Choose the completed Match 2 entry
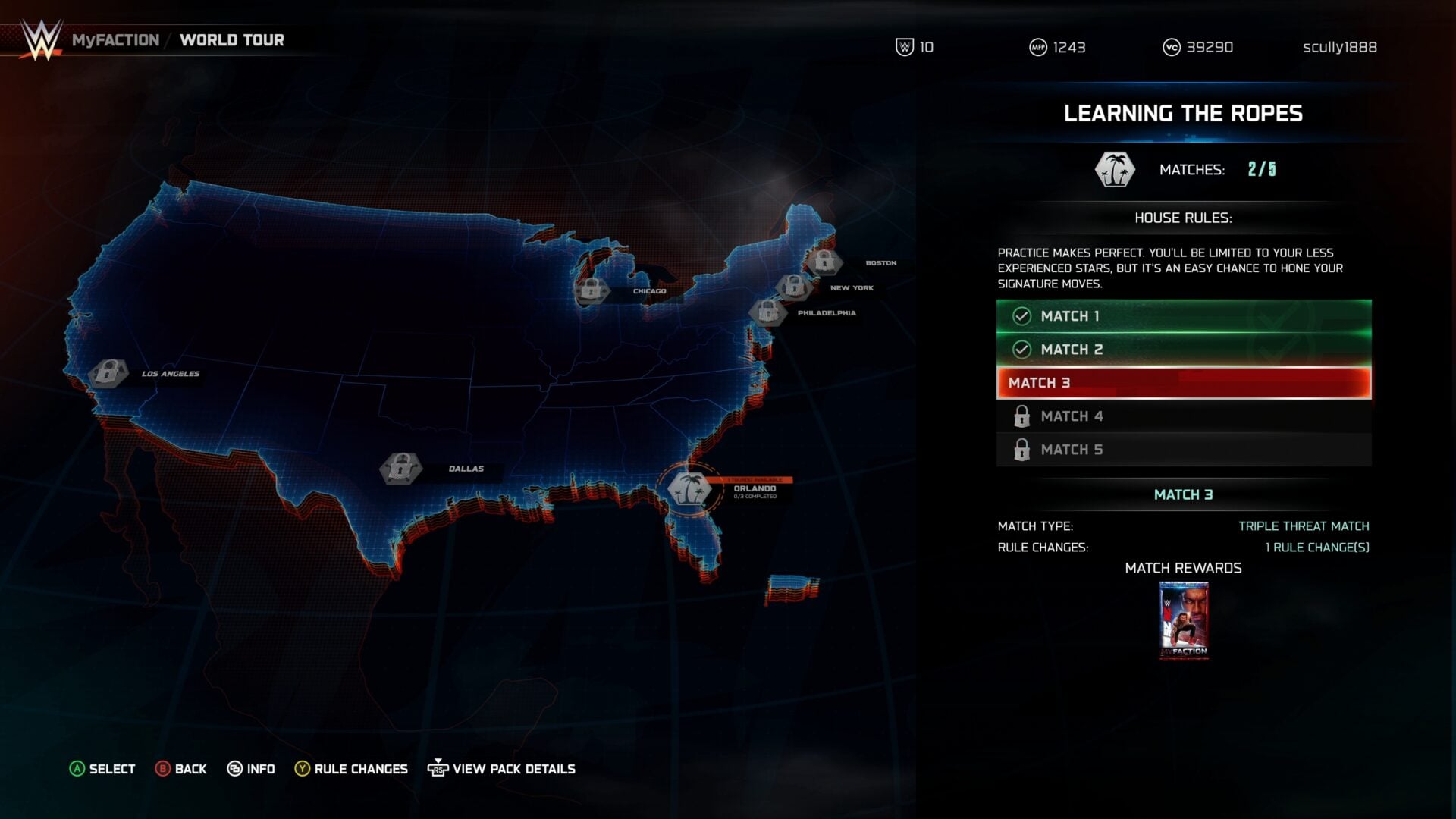 click(1183, 350)
